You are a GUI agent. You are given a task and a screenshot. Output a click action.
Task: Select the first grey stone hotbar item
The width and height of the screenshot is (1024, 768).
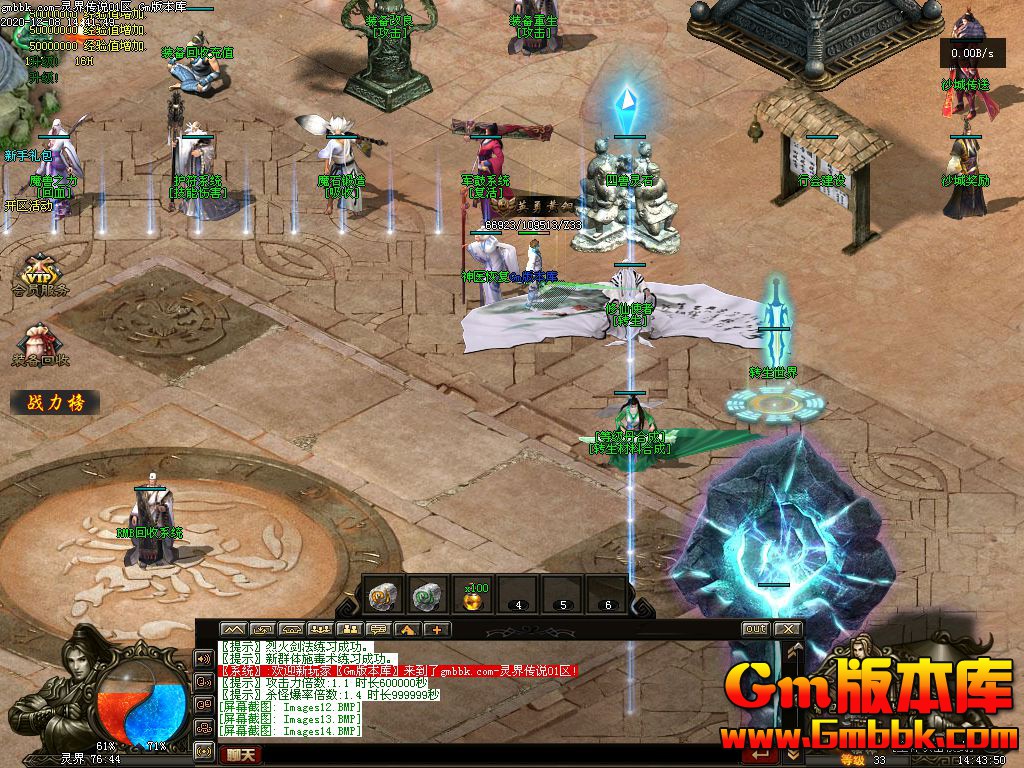click(385, 595)
